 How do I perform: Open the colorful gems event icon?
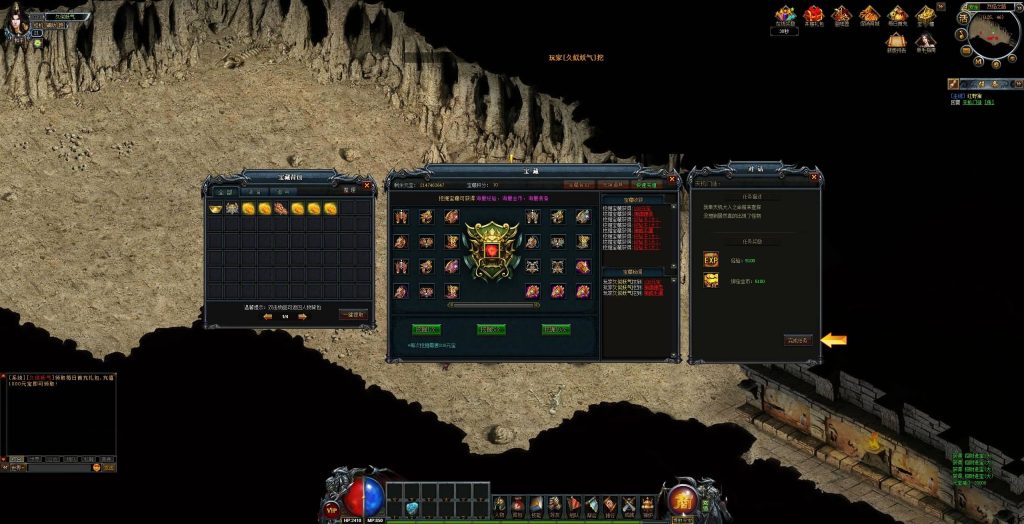tap(785, 15)
